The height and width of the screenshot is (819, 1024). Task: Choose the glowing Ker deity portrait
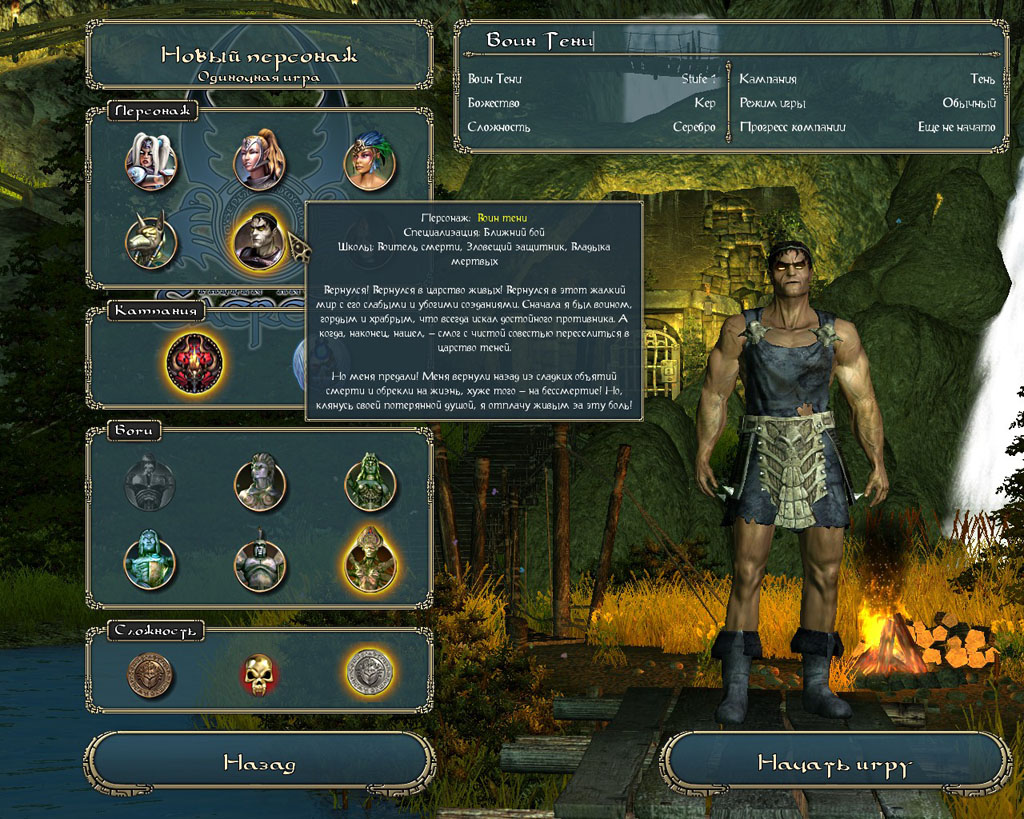tap(370, 560)
